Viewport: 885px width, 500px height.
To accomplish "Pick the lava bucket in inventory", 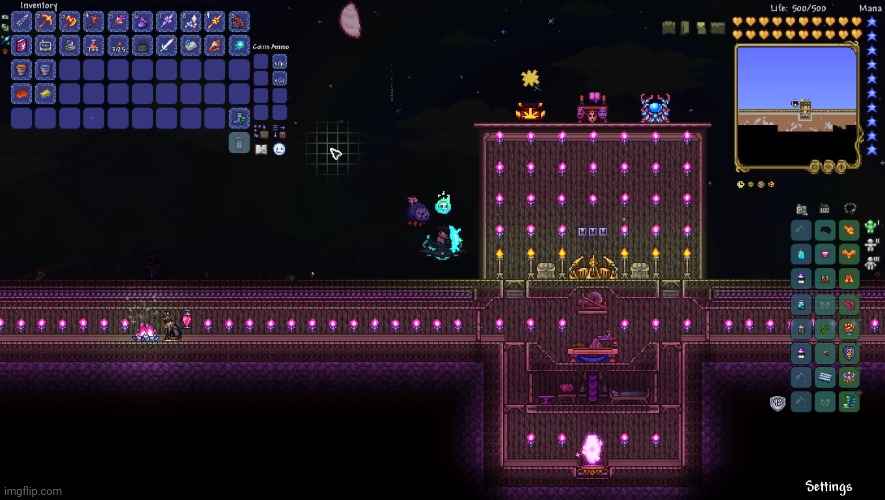I will pos(21,70).
